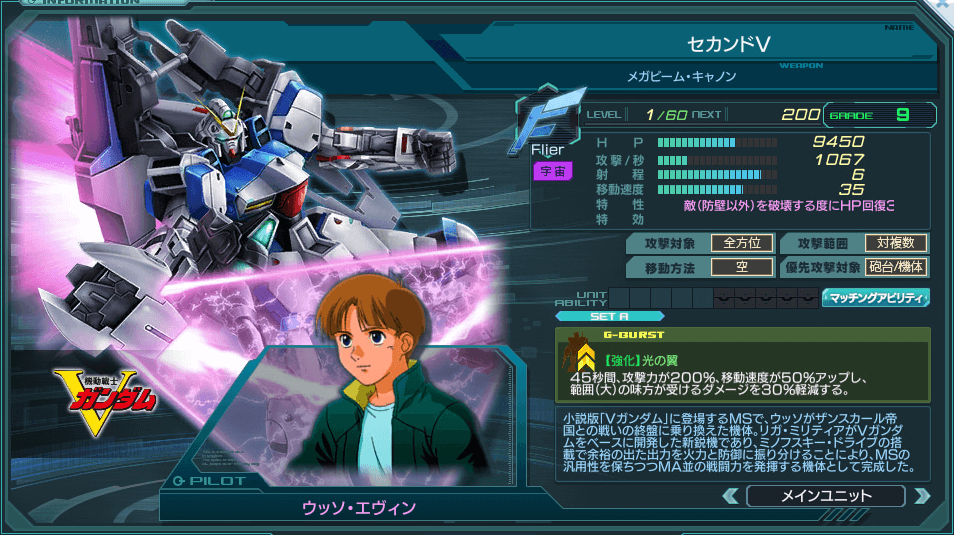Image resolution: width=954 pixels, height=535 pixels.
Task: Open the マッチングアビリティ panel
Action: (x=876, y=297)
